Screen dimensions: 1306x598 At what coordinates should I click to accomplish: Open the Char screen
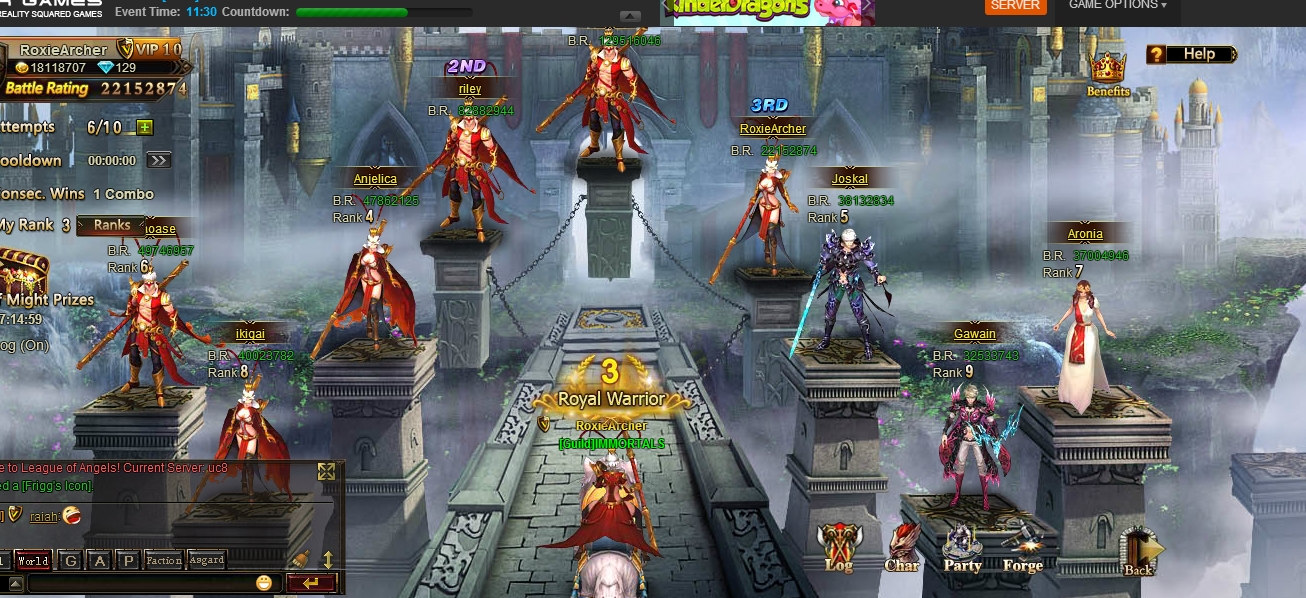[902, 549]
